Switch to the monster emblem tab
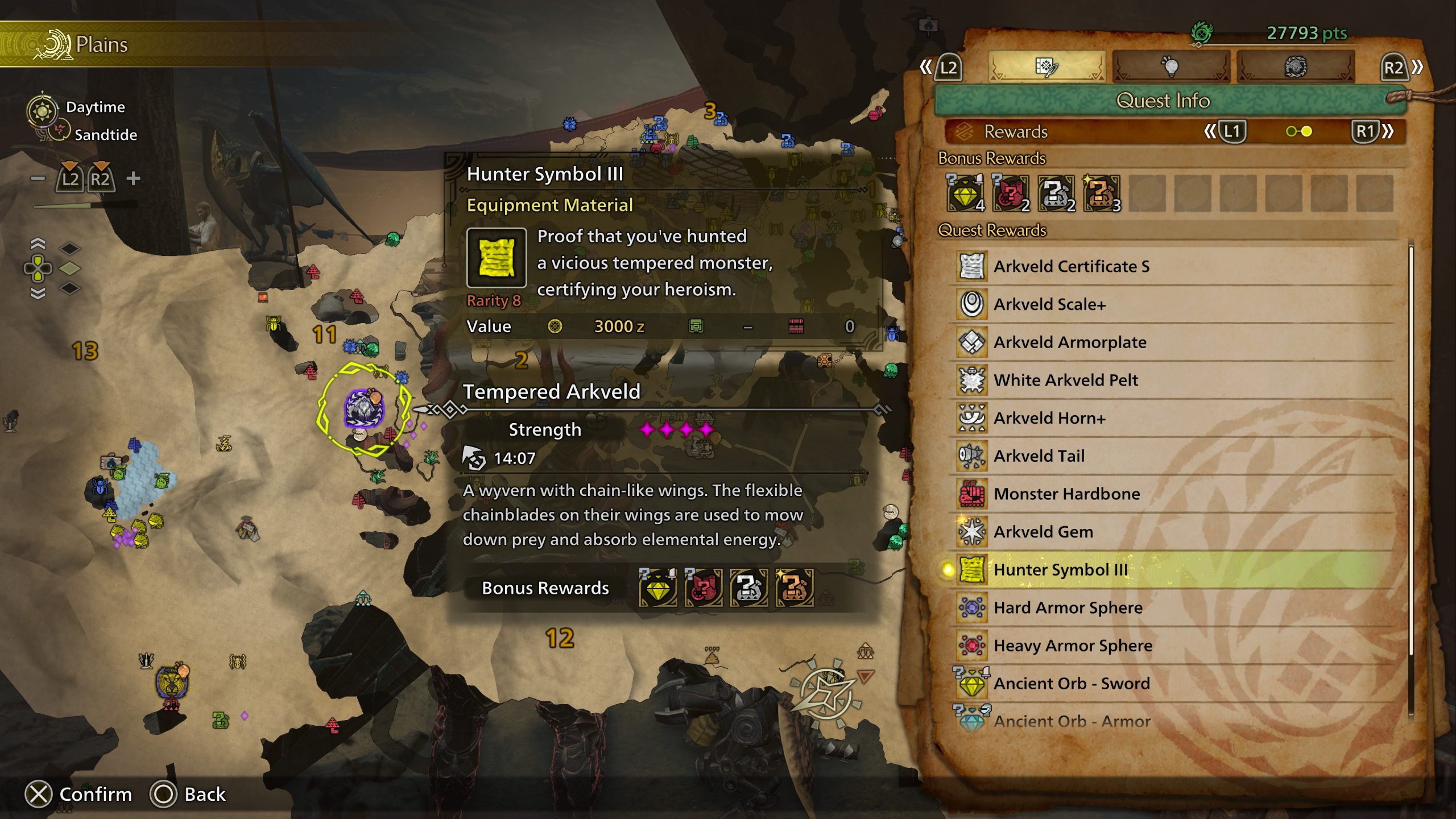 pyautogui.click(x=1295, y=67)
